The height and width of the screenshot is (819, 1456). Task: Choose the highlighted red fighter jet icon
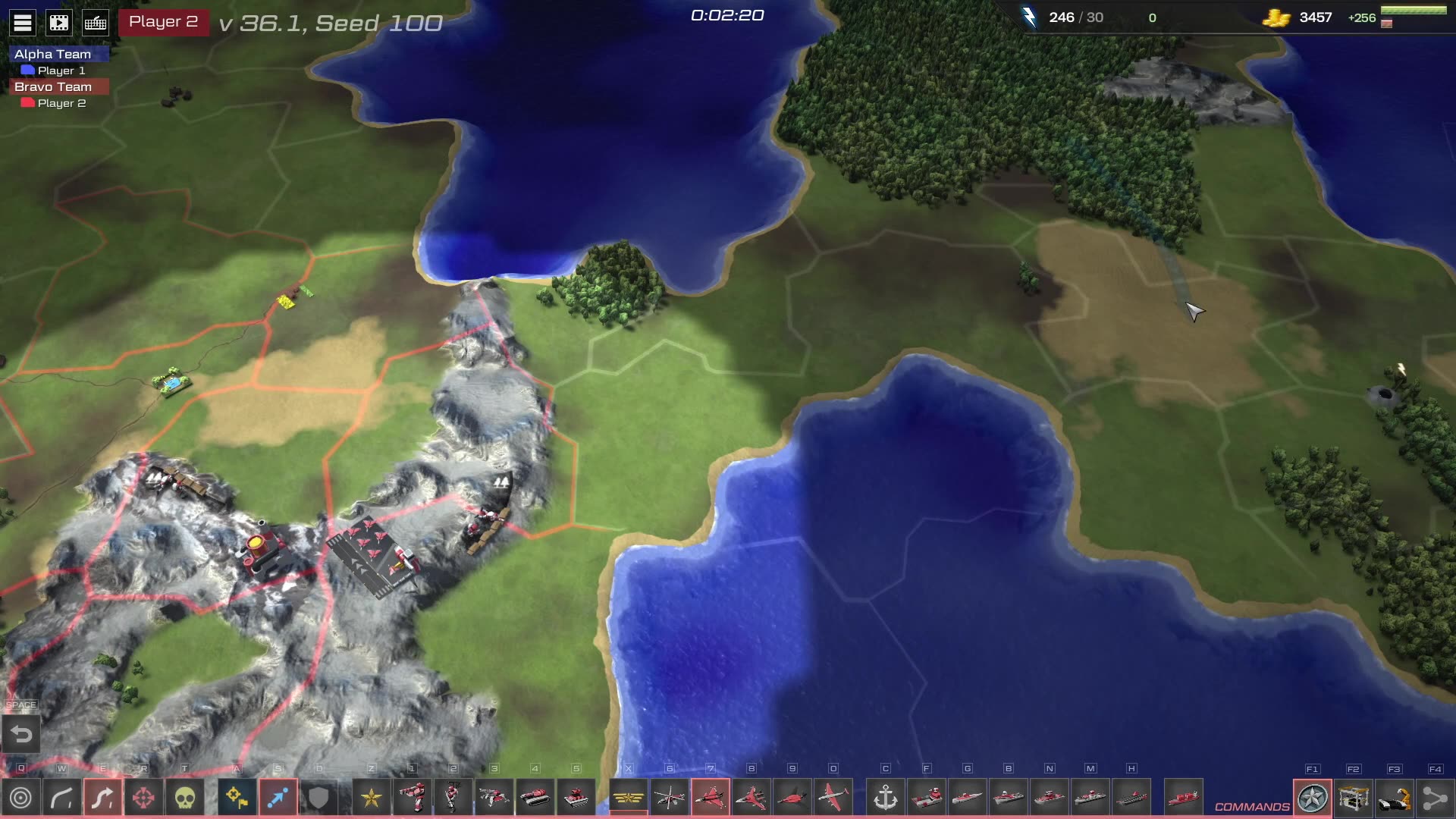(711, 798)
